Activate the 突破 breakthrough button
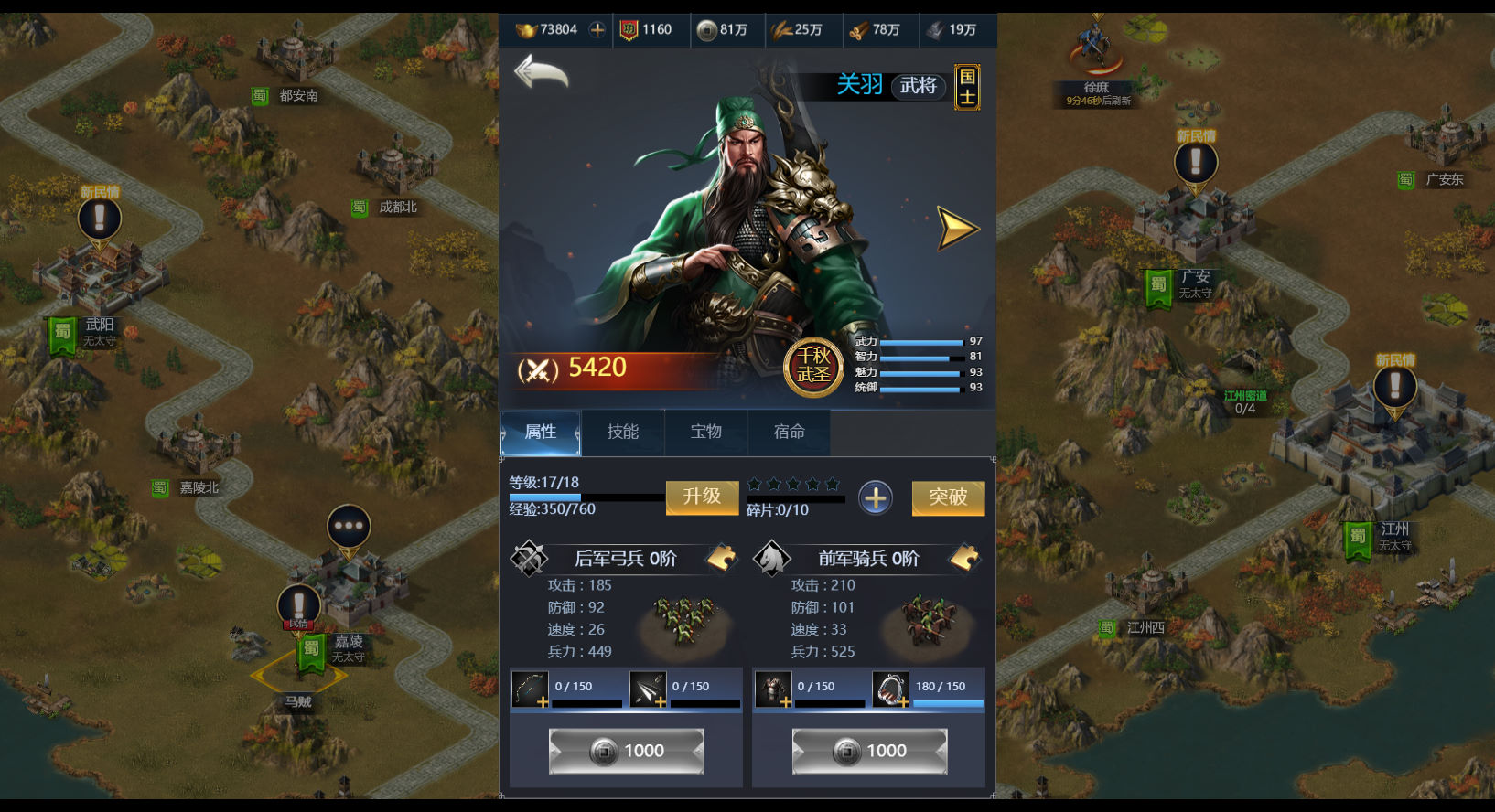This screenshot has height=812, width=1495. (x=948, y=497)
